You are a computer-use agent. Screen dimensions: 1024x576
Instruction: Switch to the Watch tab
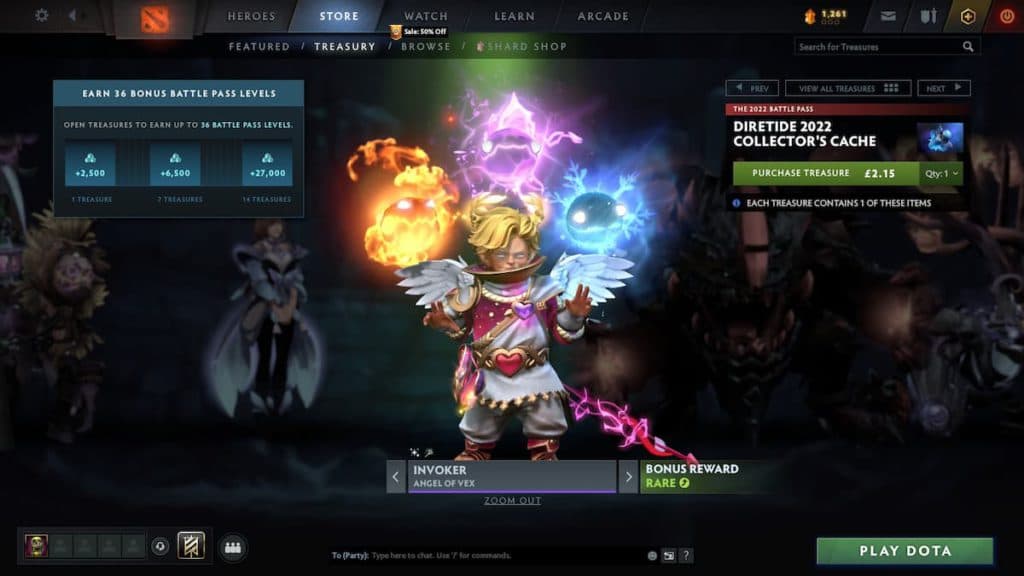(425, 16)
